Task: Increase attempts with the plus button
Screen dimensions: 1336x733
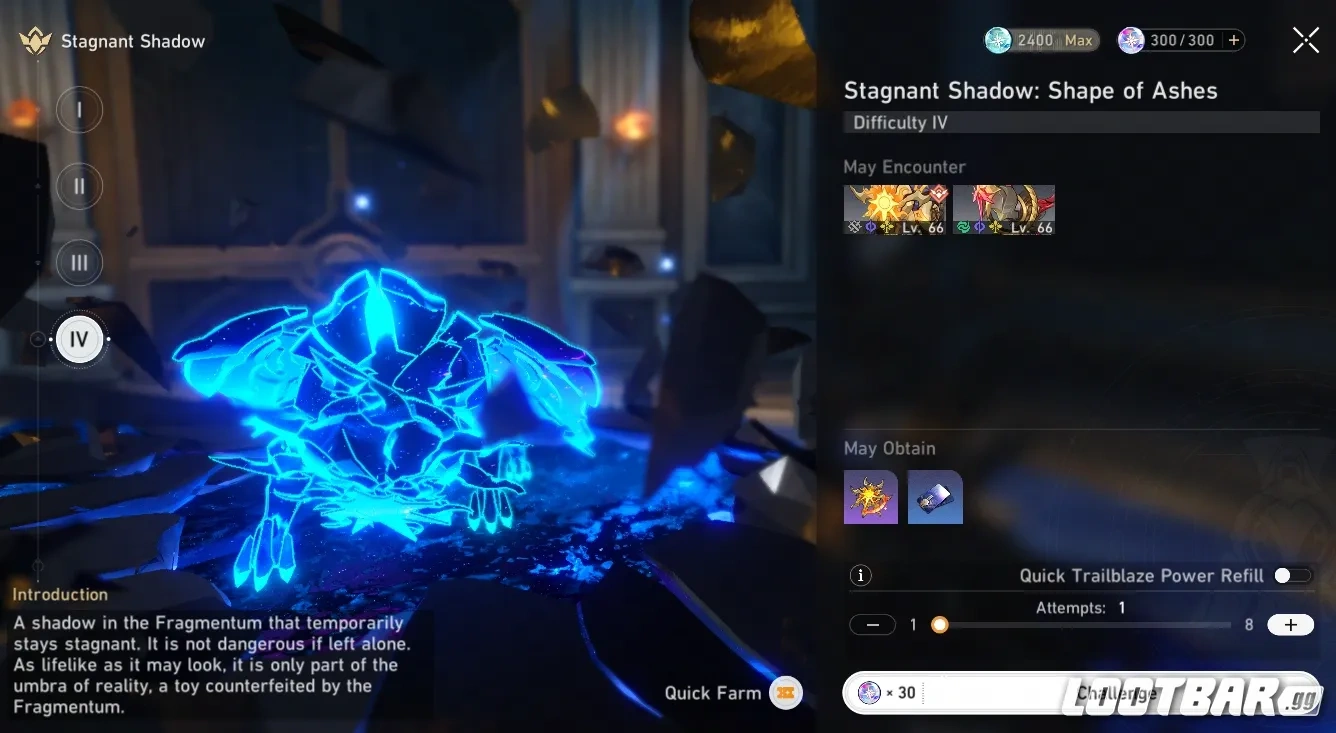Action: [1290, 625]
